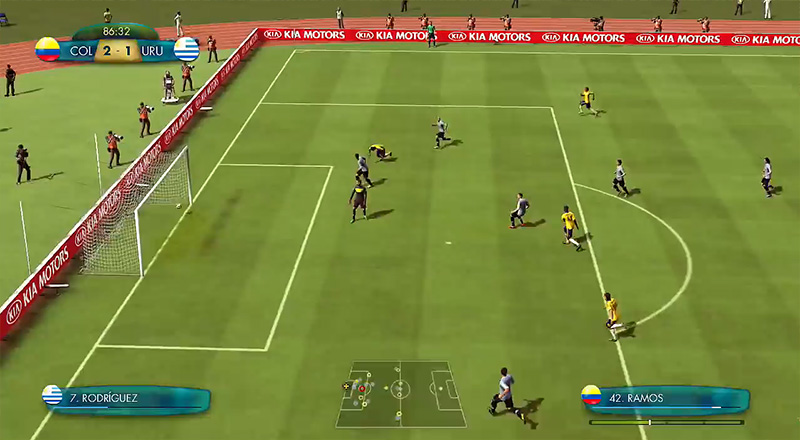Click the Colombia flag on the scoreboard

[47, 49]
